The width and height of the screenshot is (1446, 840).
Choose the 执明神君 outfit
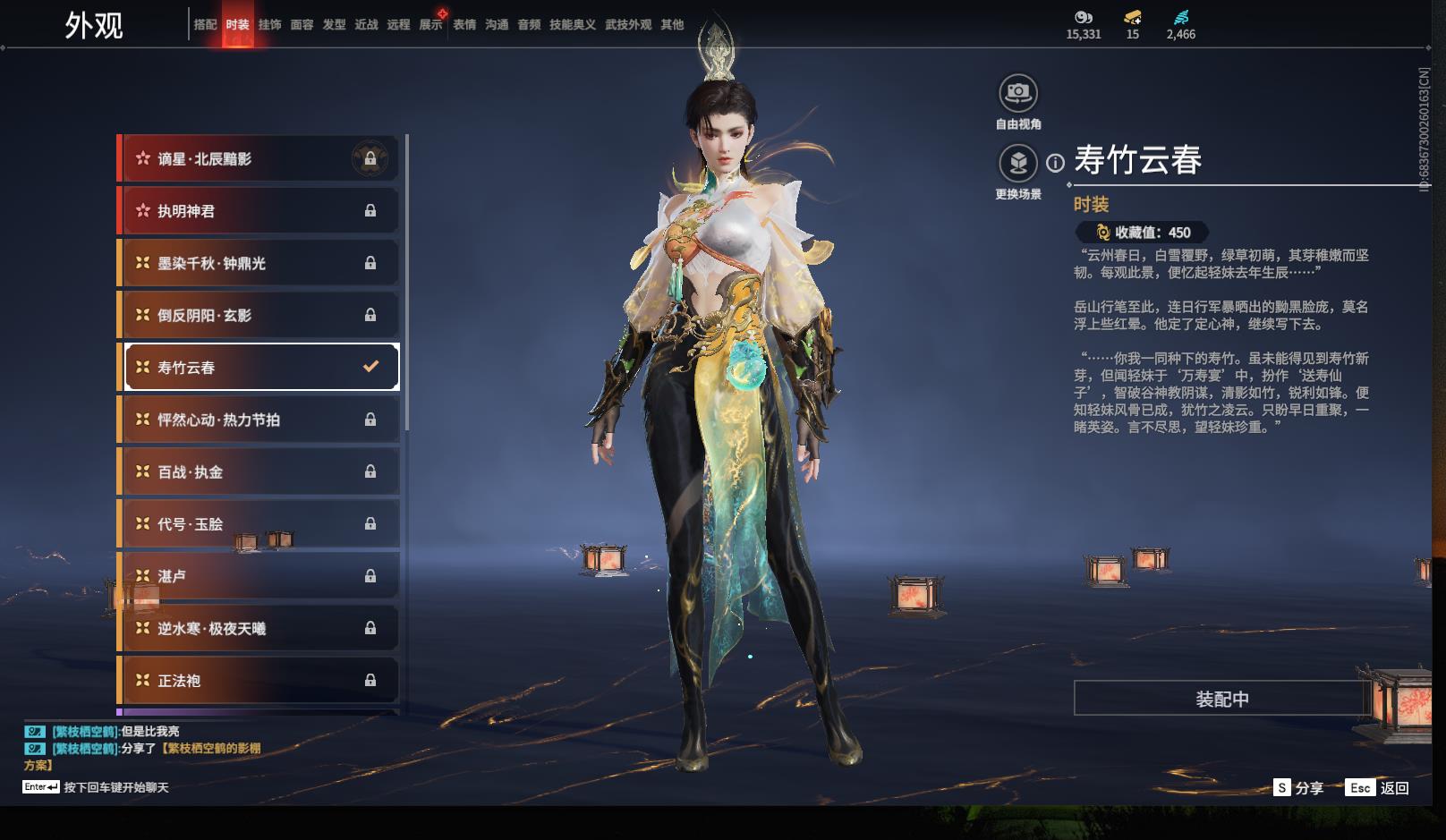[x=259, y=211]
